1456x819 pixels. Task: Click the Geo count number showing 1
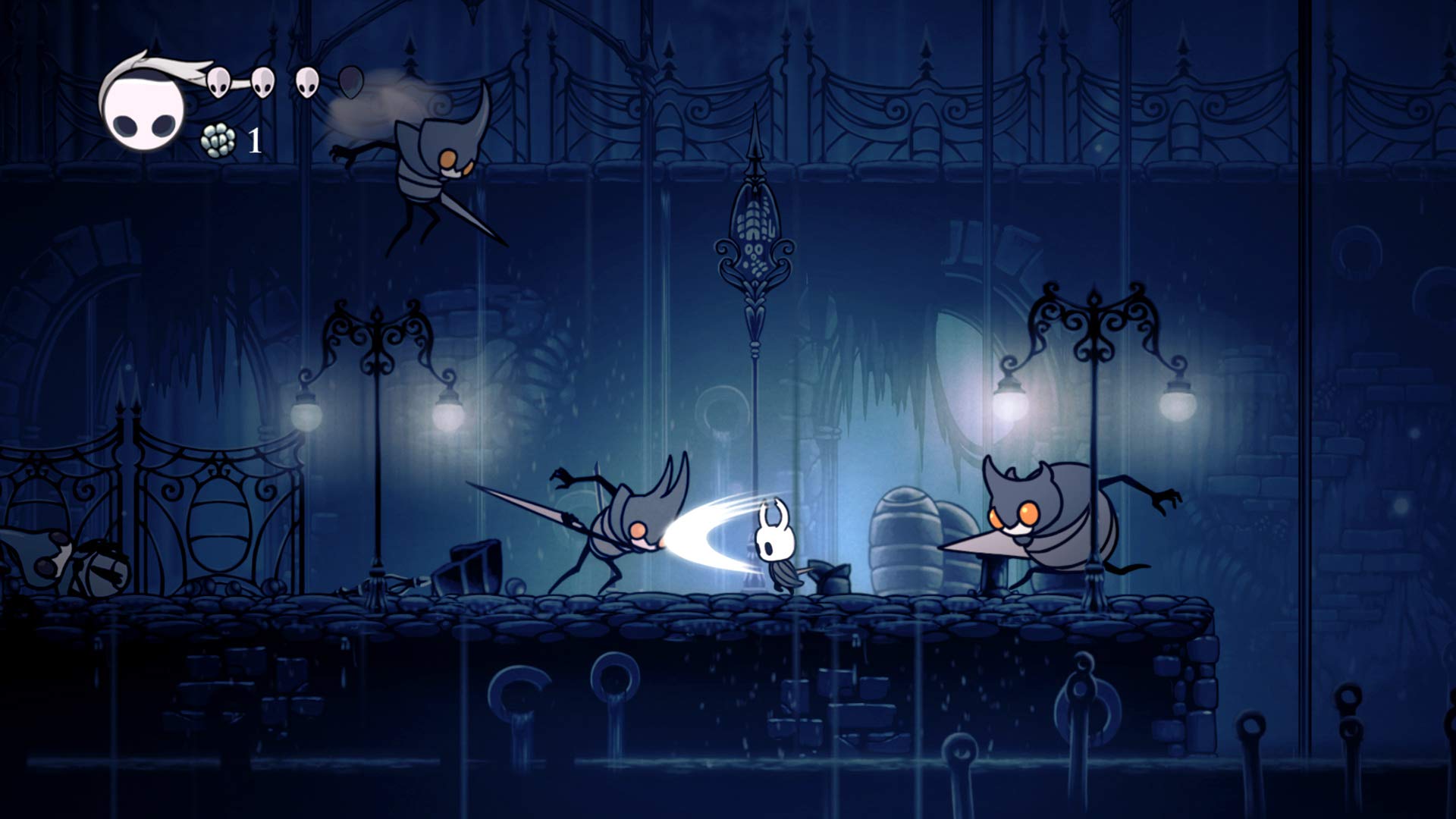pos(254,140)
